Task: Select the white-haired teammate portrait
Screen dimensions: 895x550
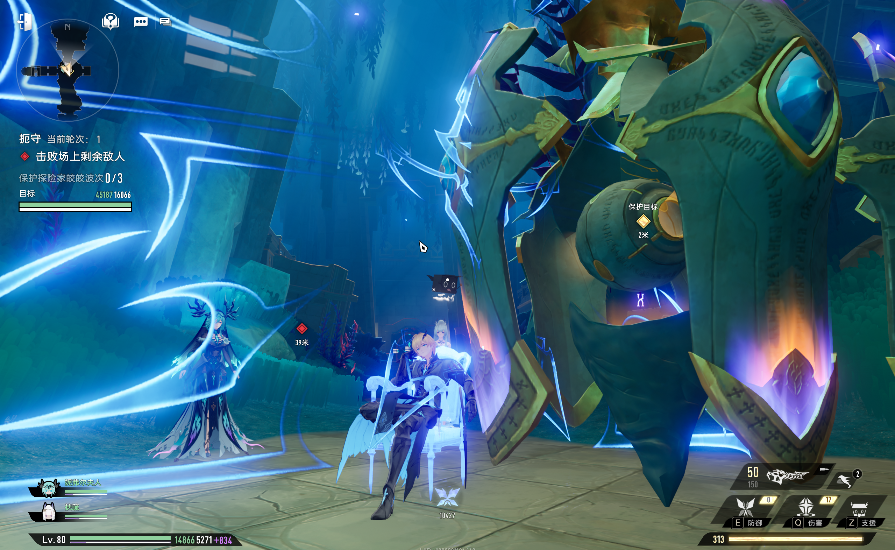Action: pos(47,511)
